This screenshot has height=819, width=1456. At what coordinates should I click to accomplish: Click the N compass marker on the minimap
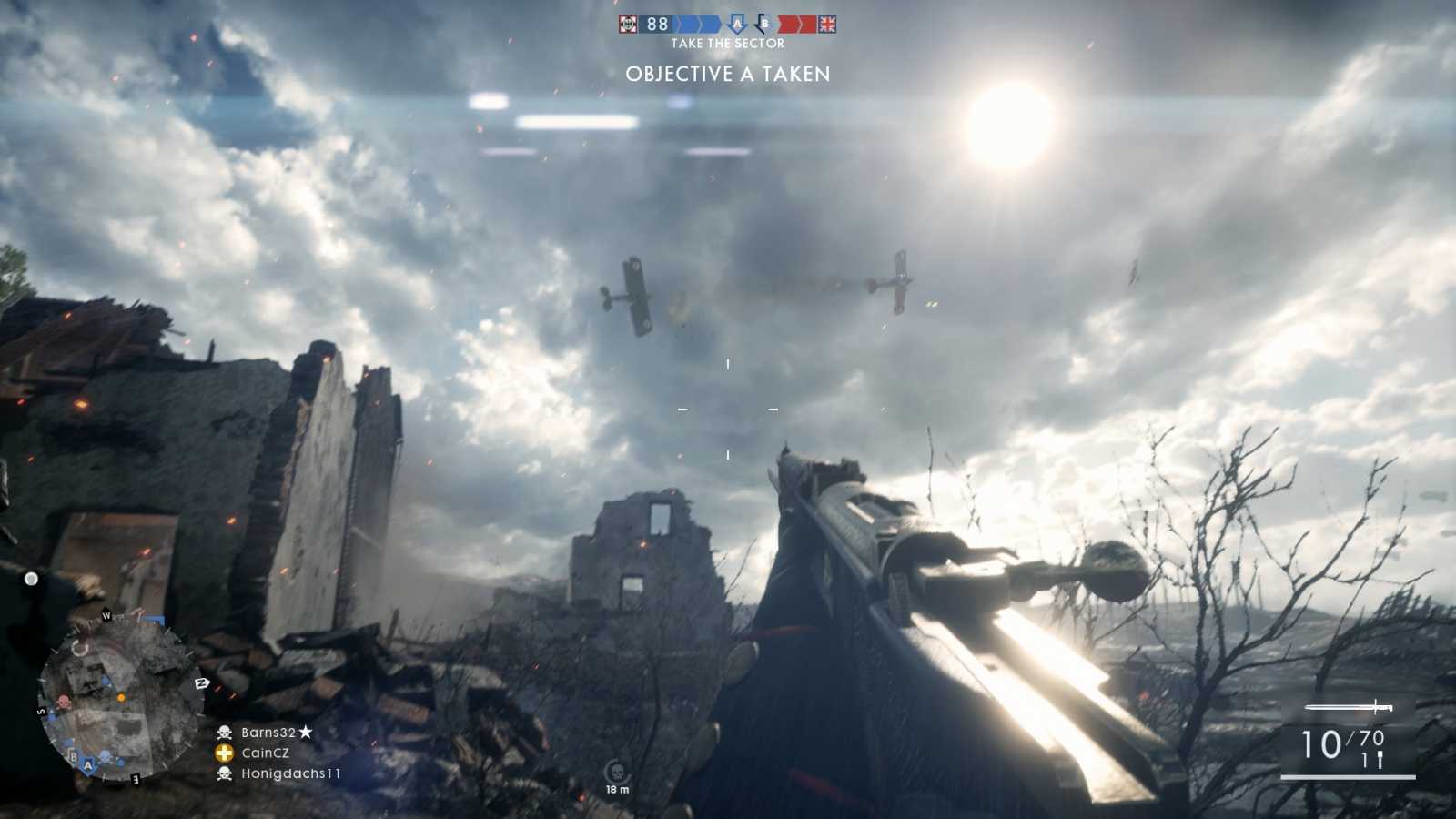201,682
